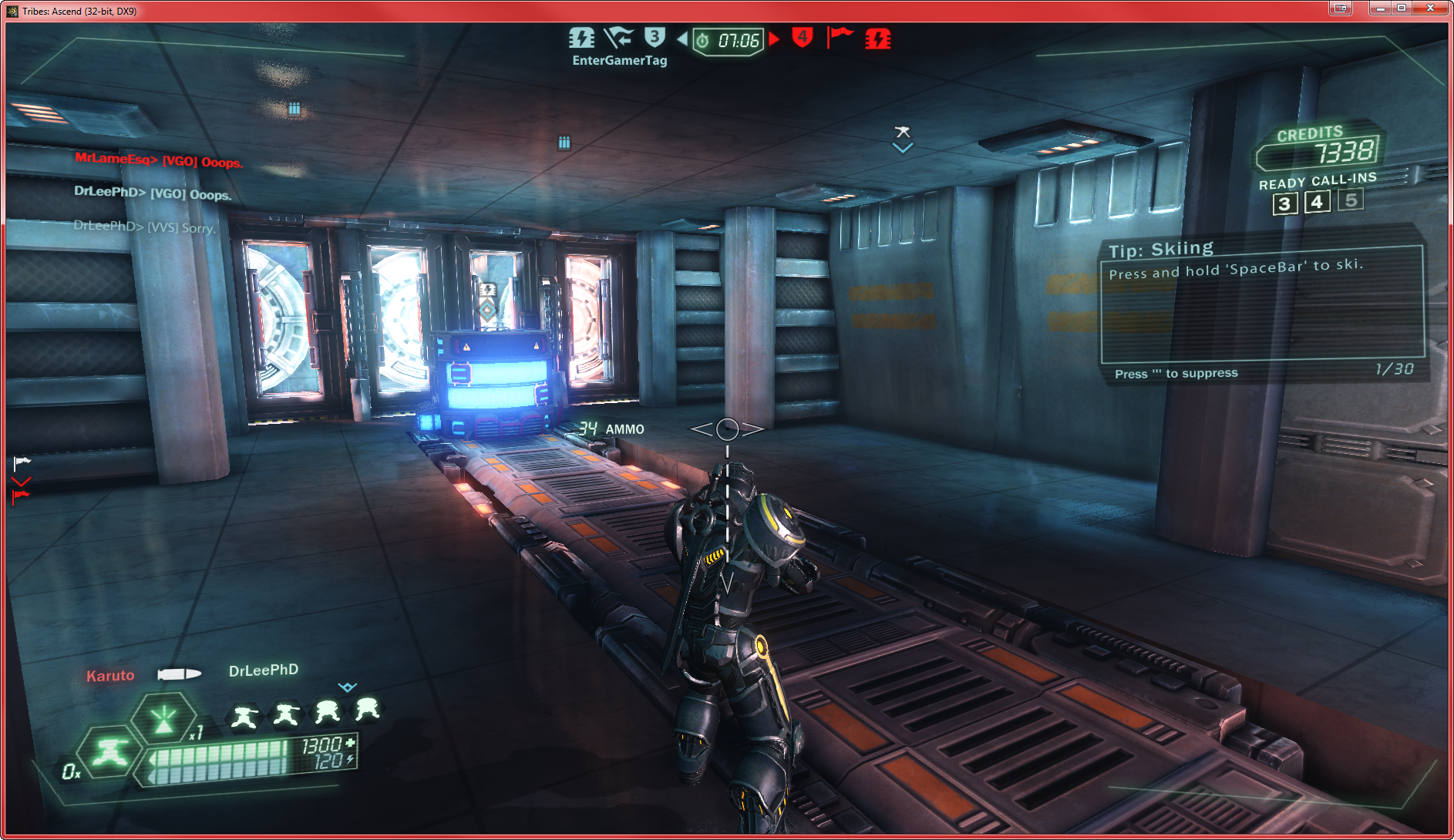Click MrLameEsq's red chat message
Viewport: 1454px width, 840px height.
(x=159, y=160)
